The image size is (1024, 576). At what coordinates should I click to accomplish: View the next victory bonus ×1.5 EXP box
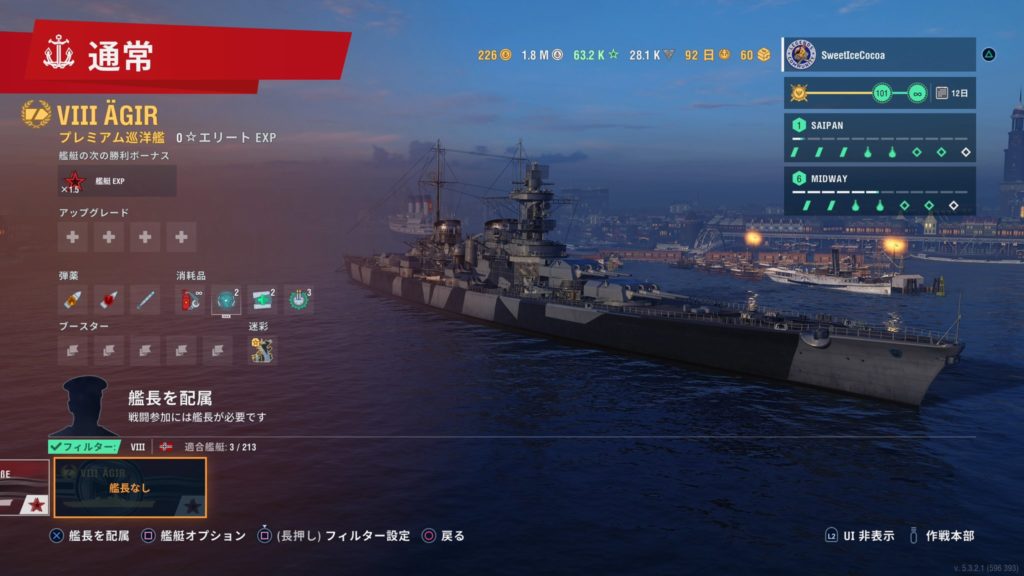pos(117,181)
